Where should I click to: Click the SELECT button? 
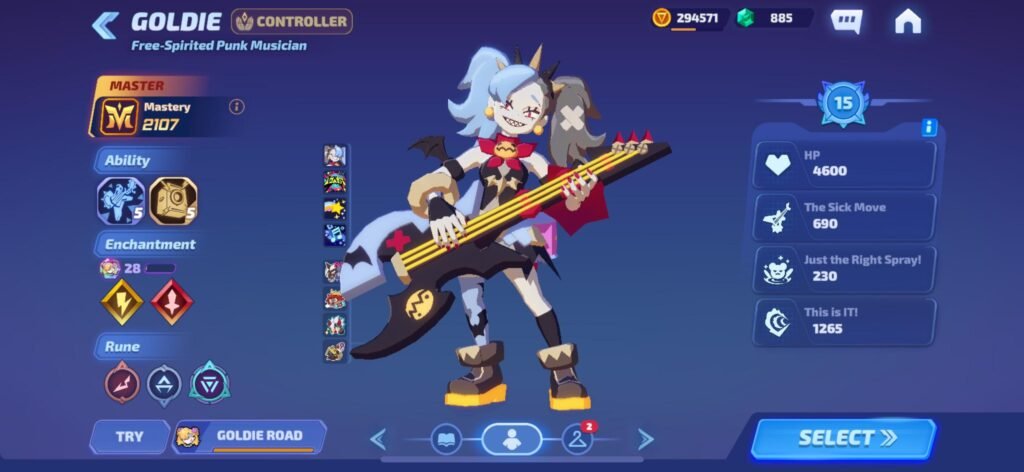click(843, 438)
